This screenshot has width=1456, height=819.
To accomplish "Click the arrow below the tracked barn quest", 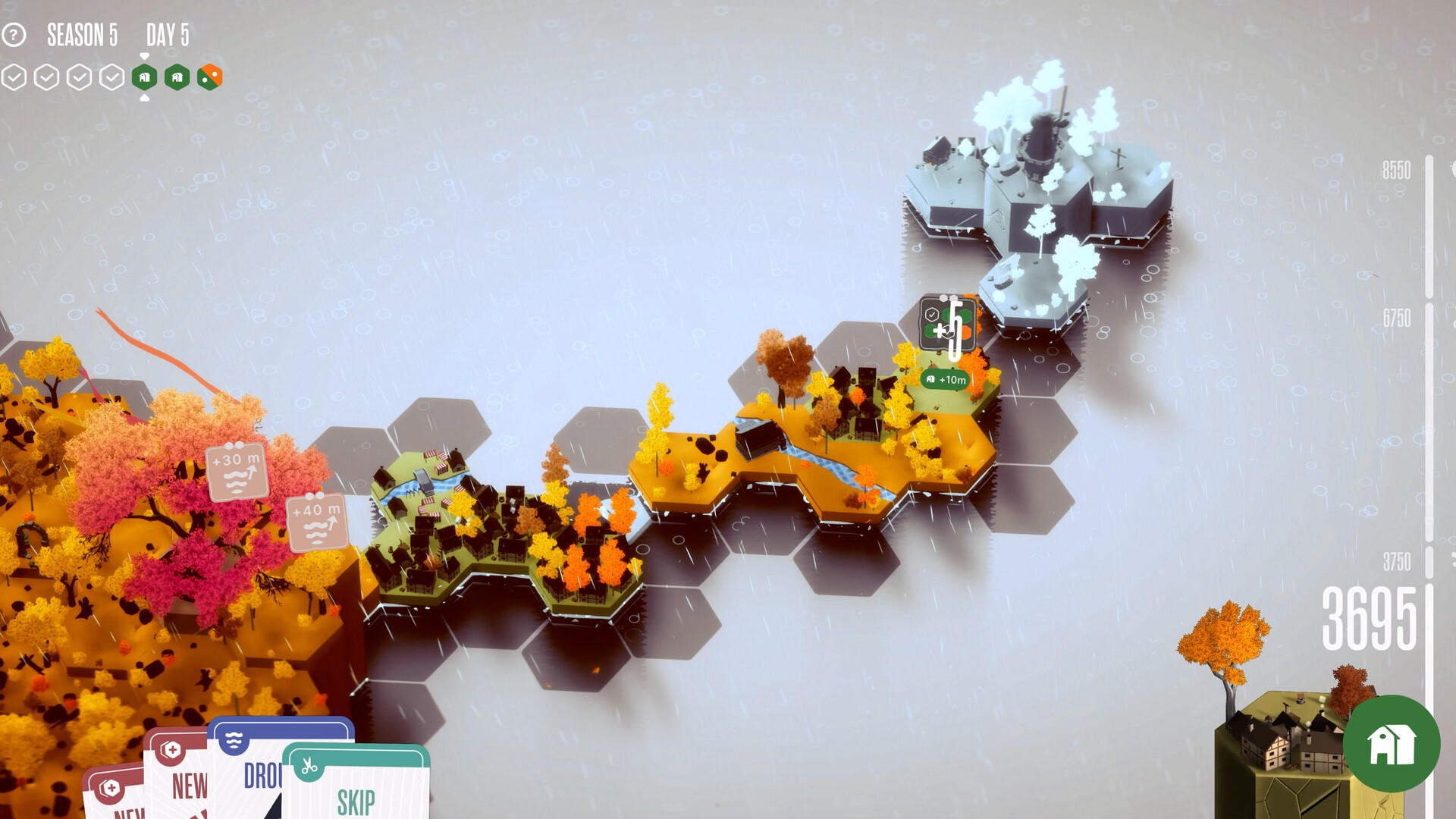I will point(144,97).
